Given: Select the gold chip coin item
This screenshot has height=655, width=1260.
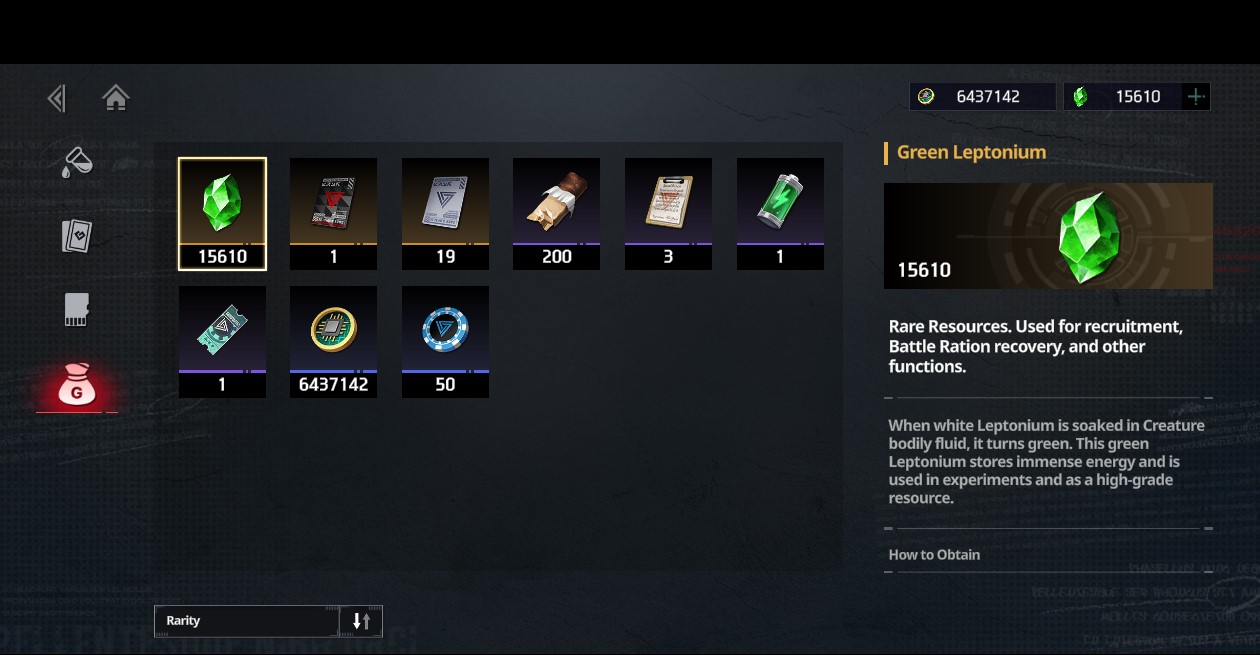Looking at the screenshot, I should pos(333,341).
